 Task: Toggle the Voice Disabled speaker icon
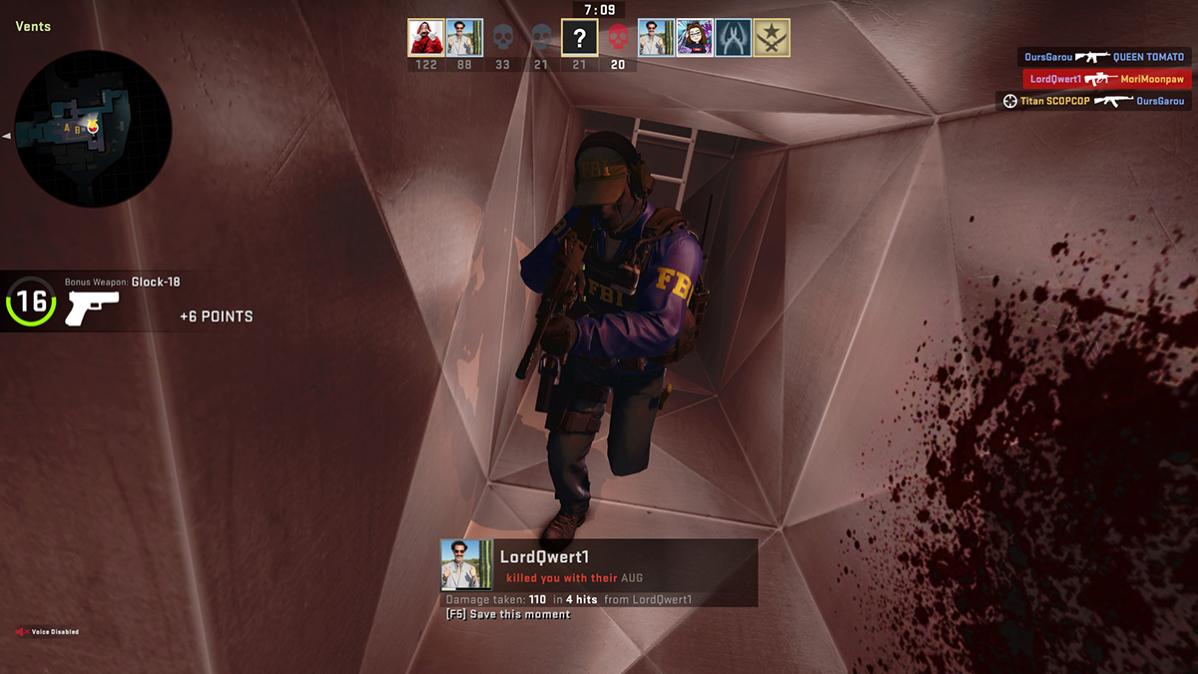click(22, 632)
